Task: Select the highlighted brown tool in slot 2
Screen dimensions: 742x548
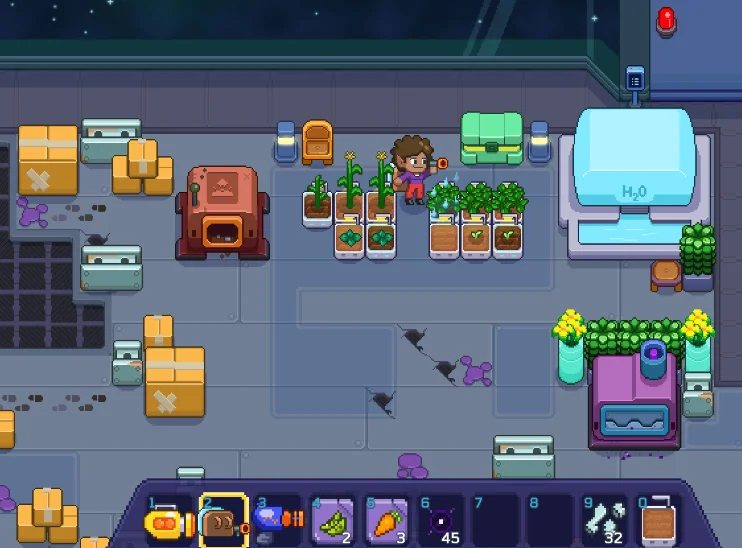Action: (x=221, y=522)
